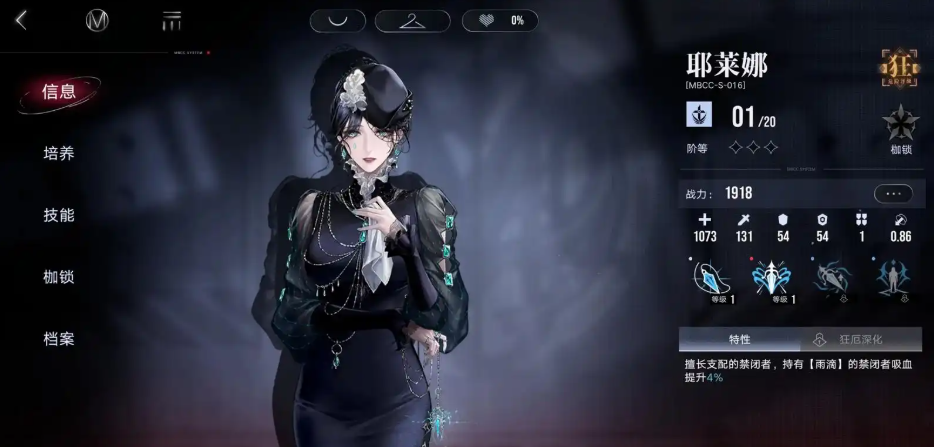This screenshot has height=447, width=934.
Task: Switch to the 特性 tab
Action: point(739,339)
